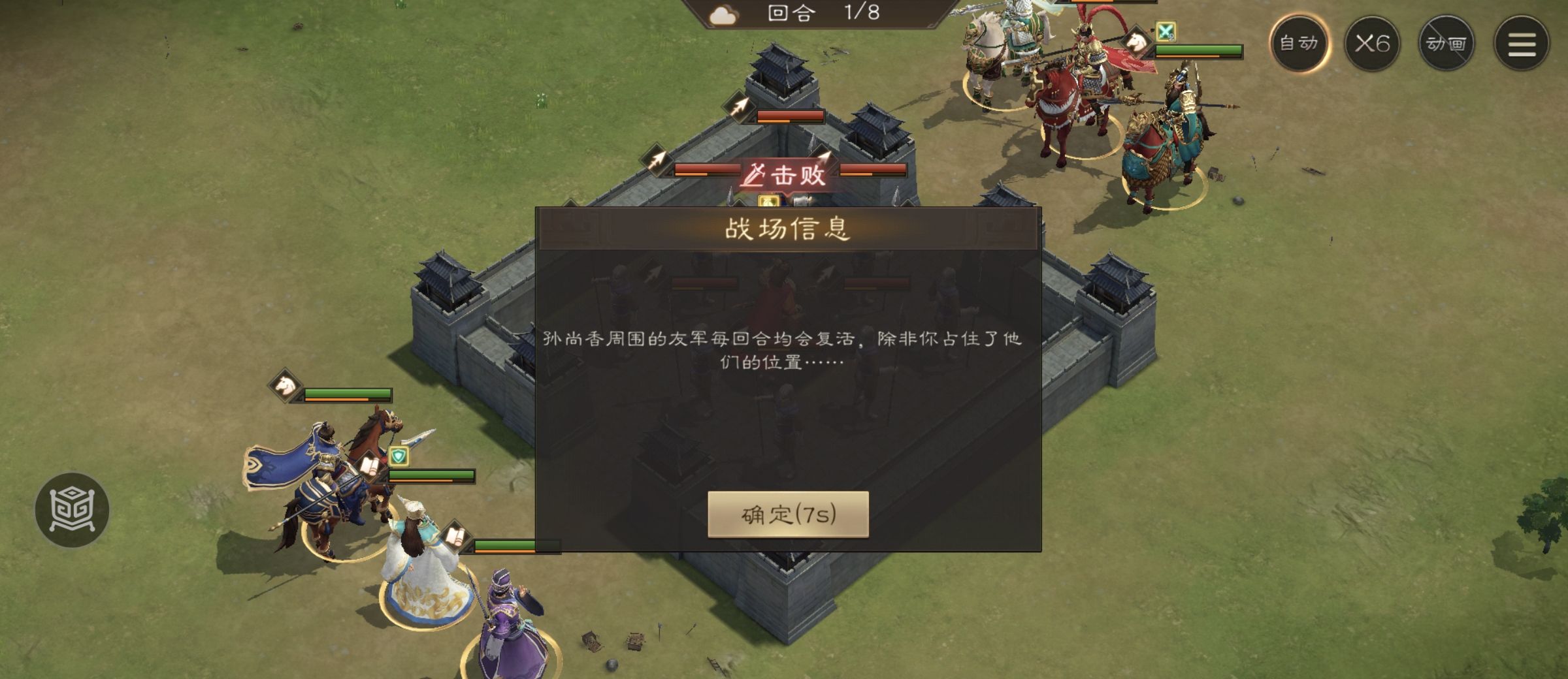
Task: Click the shield buff icon on the blue cavalry
Action: click(x=399, y=456)
